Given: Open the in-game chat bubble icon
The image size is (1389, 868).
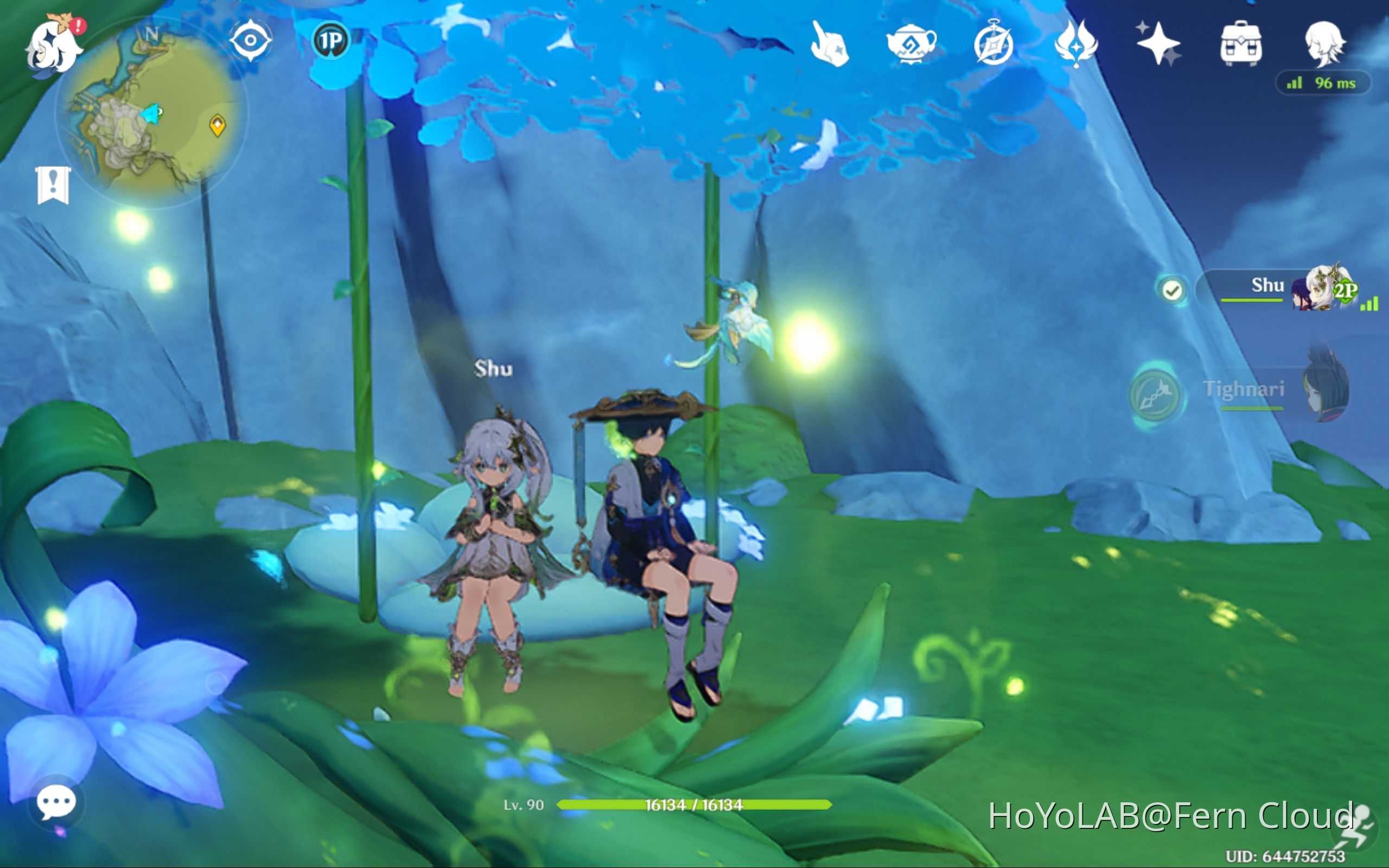Looking at the screenshot, I should (x=58, y=801).
